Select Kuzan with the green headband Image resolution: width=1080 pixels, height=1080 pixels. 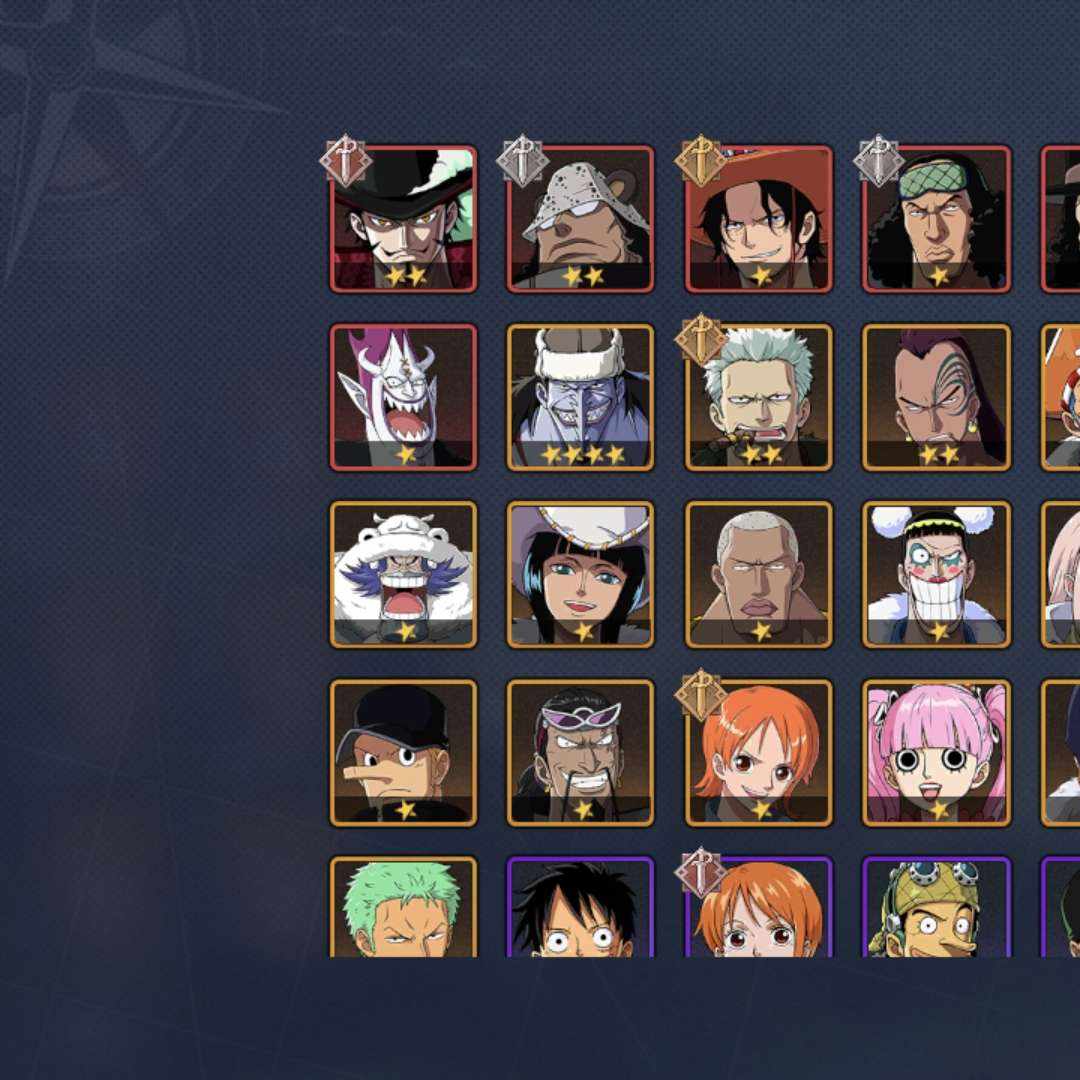point(936,219)
